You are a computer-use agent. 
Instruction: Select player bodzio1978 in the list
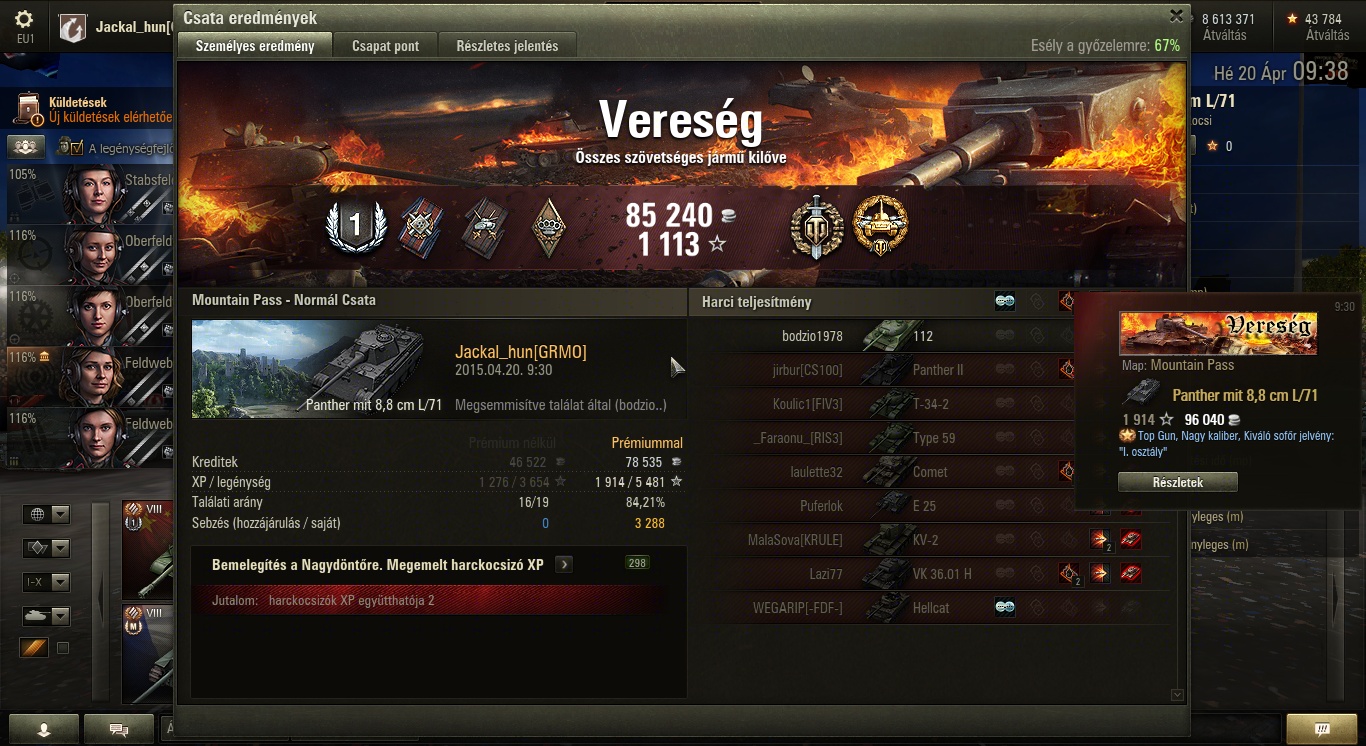[811, 336]
